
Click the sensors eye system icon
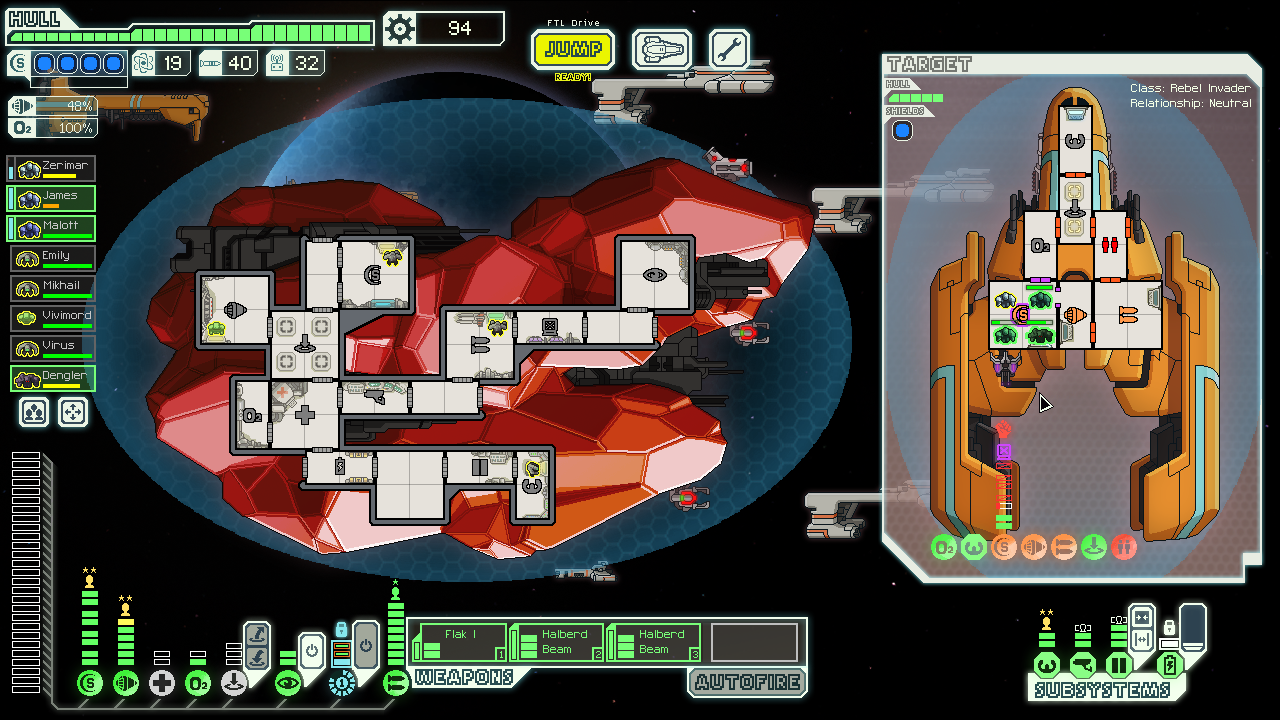pyautogui.click(x=288, y=684)
